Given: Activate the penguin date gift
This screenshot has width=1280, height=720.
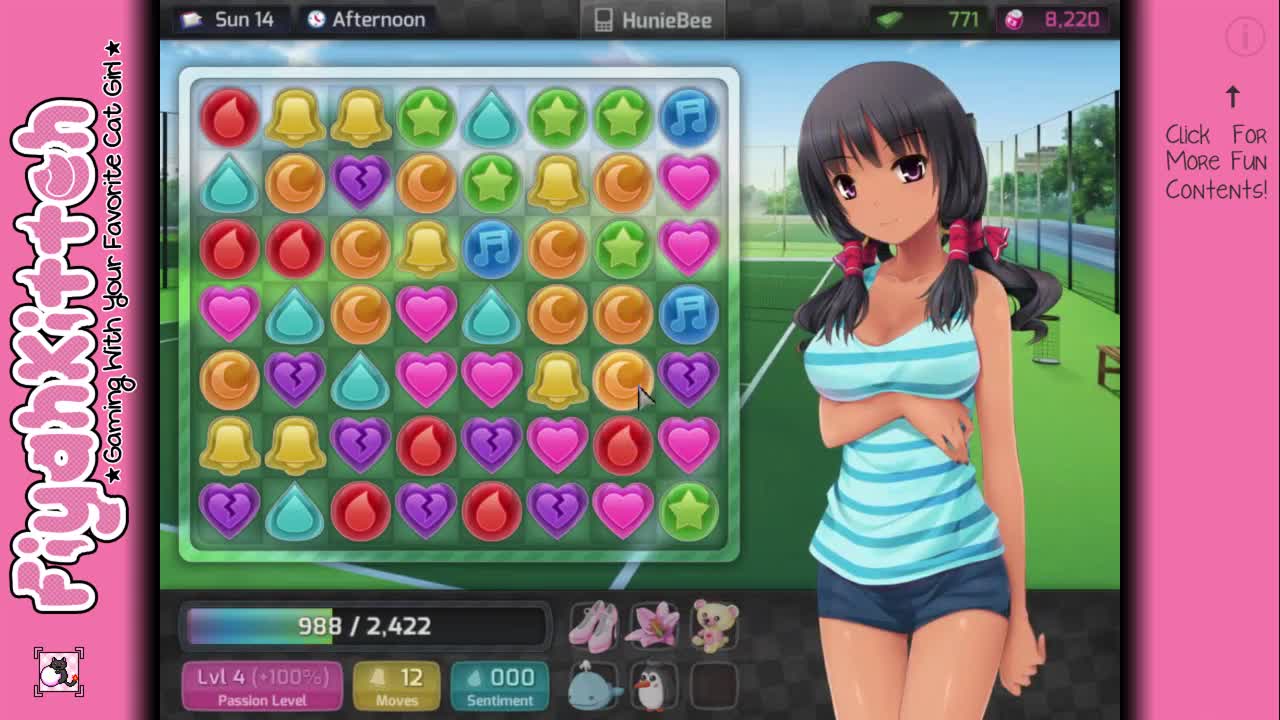Looking at the screenshot, I should [x=654, y=685].
